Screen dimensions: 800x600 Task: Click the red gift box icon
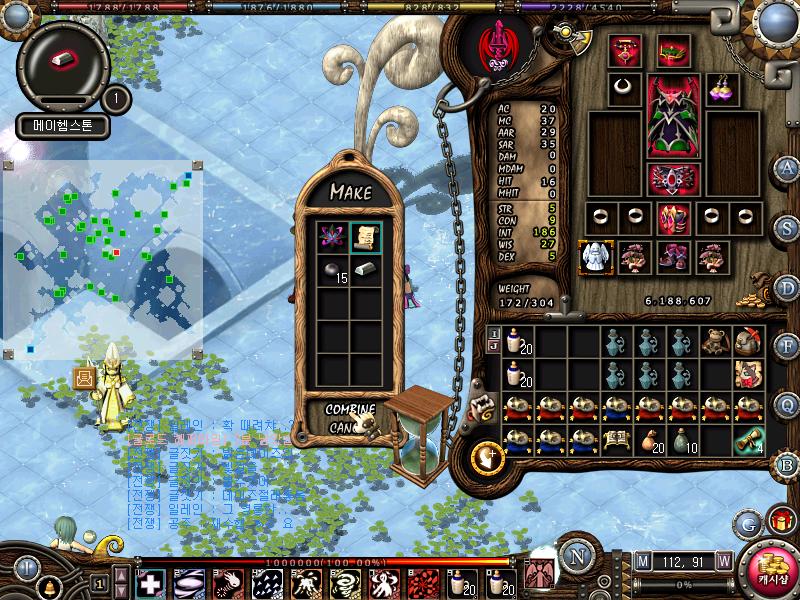point(779,520)
